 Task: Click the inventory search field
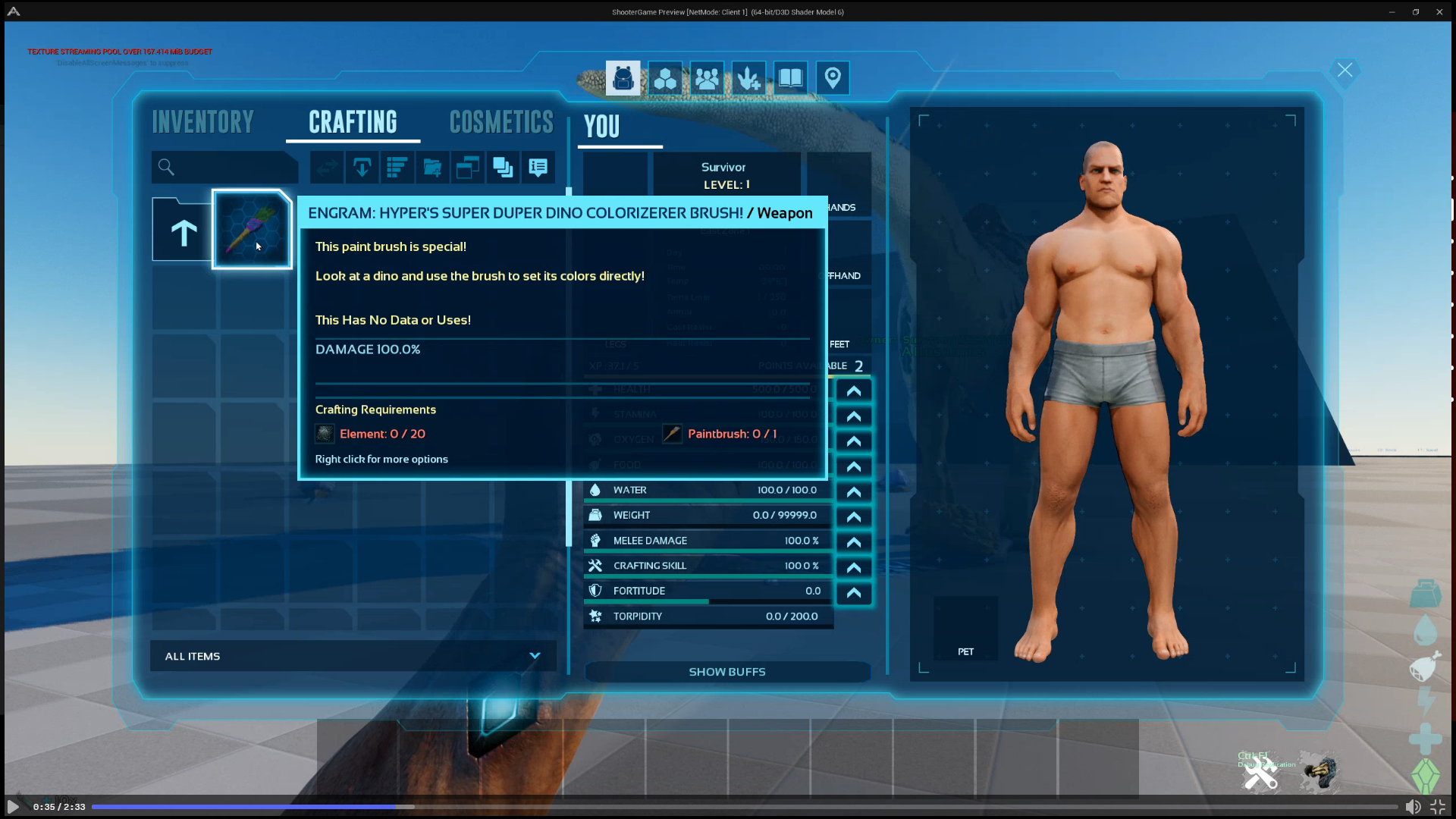(224, 168)
